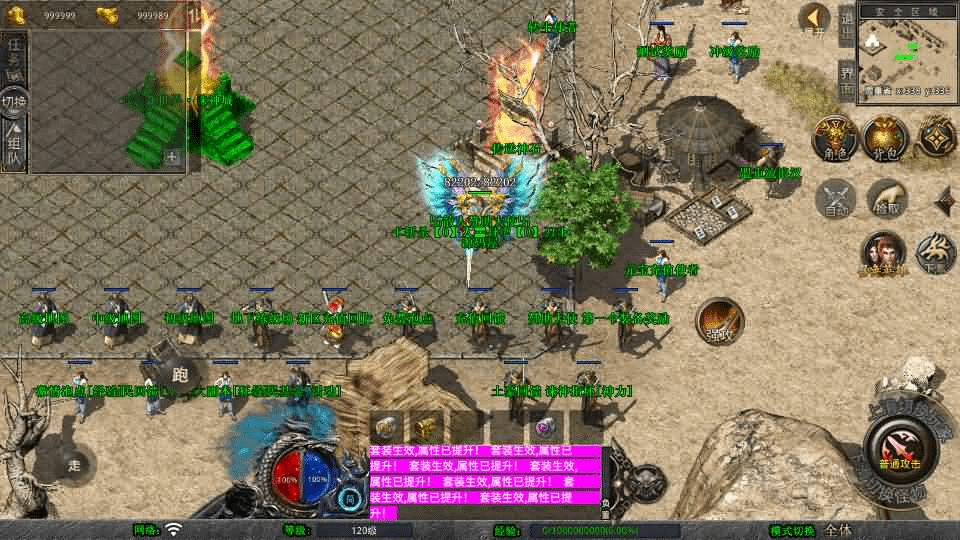Select the 跑 run movement button
The width and height of the screenshot is (960, 540).
(180, 374)
